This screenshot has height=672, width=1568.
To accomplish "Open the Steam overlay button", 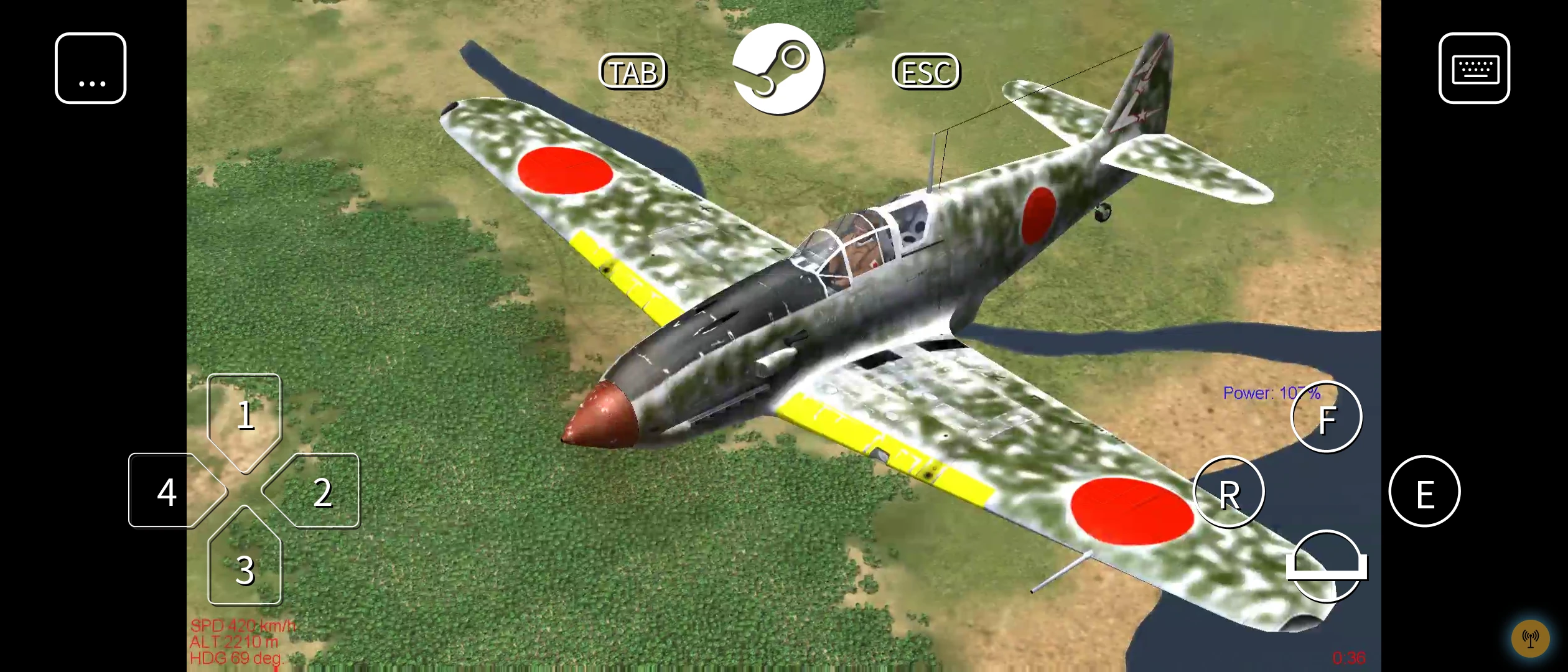I will pos(778,68).
